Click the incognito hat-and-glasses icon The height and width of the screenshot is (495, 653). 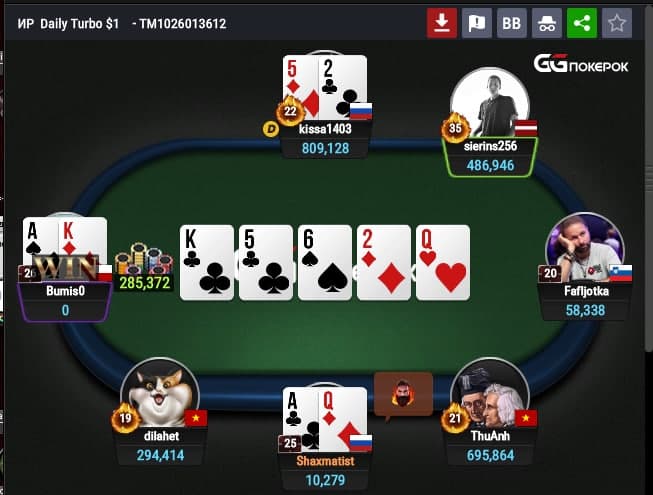coord(547,23)
